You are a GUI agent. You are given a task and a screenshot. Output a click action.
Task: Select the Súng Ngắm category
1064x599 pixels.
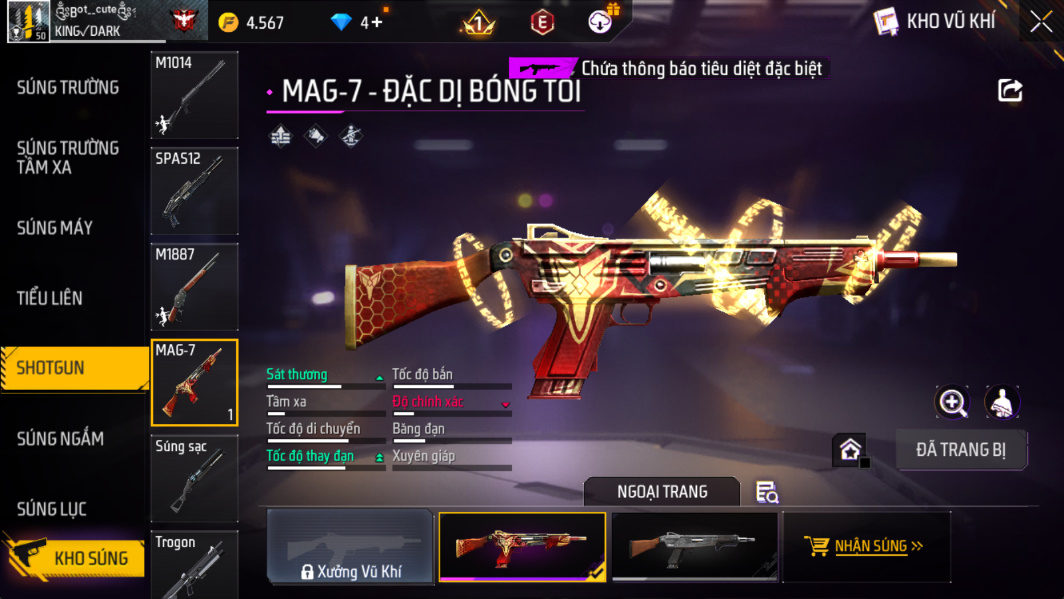click(60, 438)
